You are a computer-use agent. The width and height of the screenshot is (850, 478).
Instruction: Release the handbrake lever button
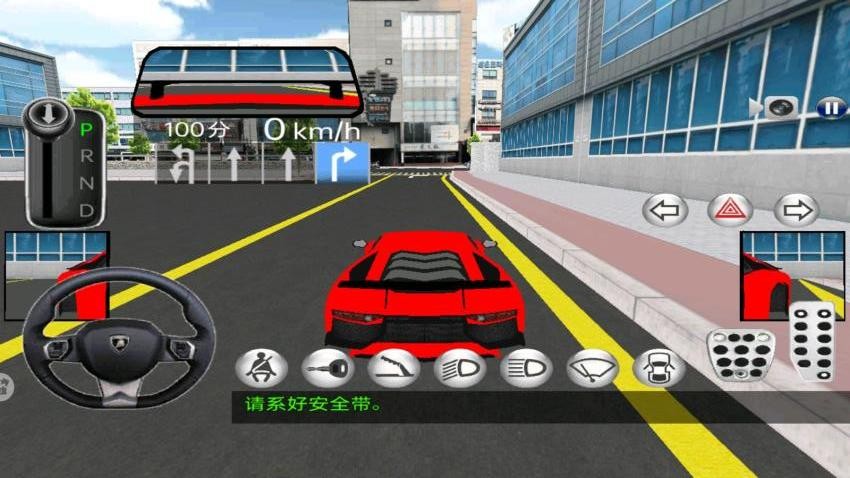click(393, 368)
